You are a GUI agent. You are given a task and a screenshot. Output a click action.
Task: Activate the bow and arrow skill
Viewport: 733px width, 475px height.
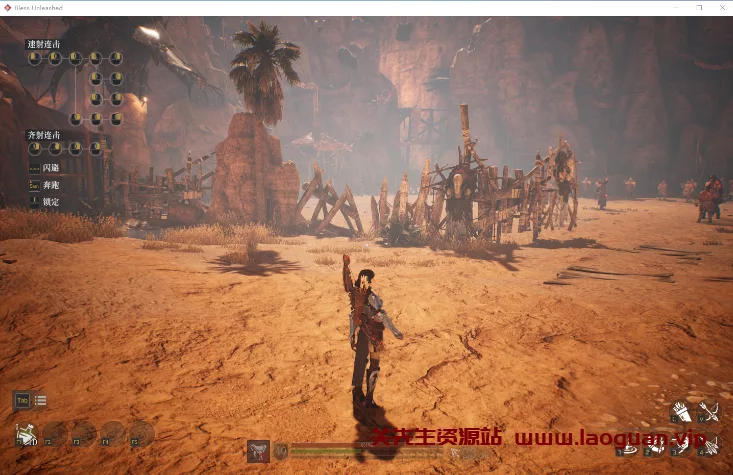click(709, 411)
